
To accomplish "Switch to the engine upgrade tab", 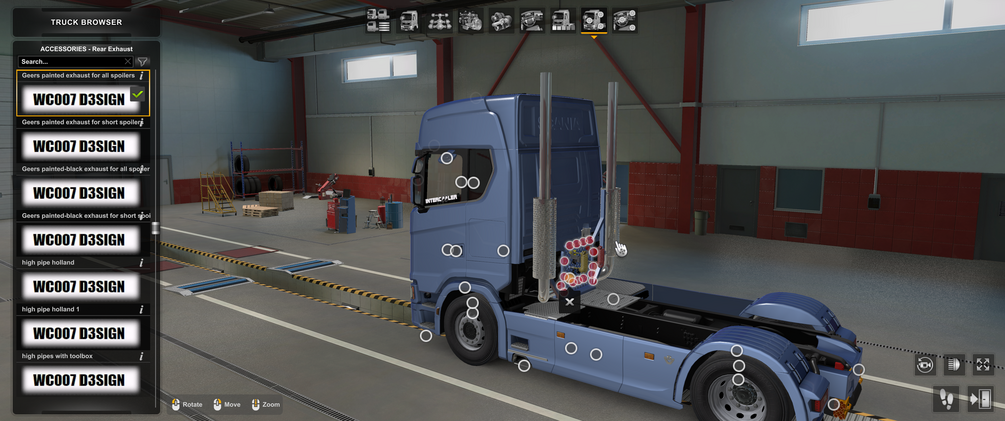I will [x=471, y=20].
